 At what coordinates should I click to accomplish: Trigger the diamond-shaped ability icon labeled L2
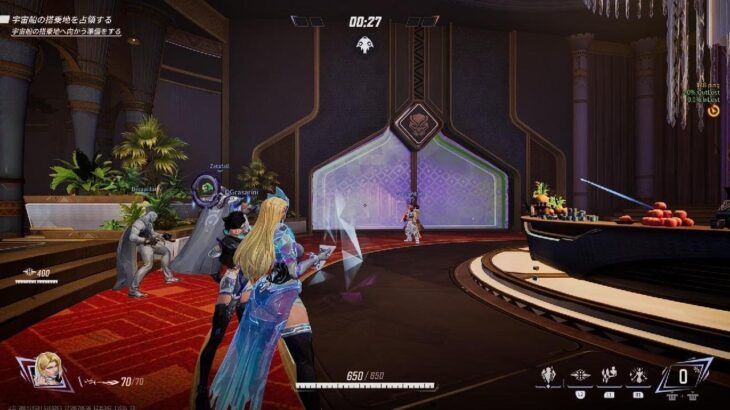tap(579, 377)
